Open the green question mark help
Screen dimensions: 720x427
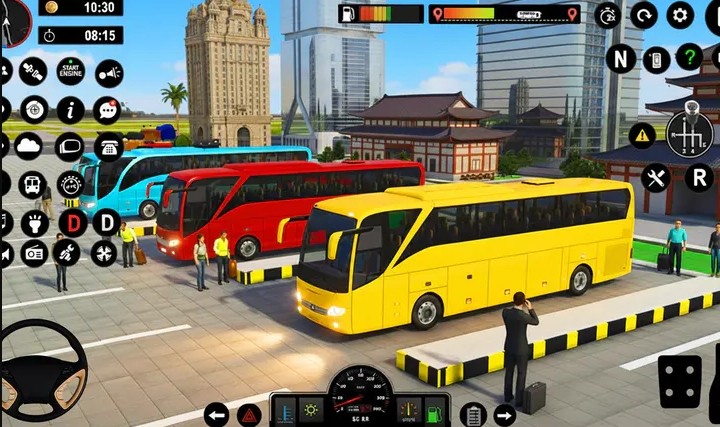tap(689, 57)
